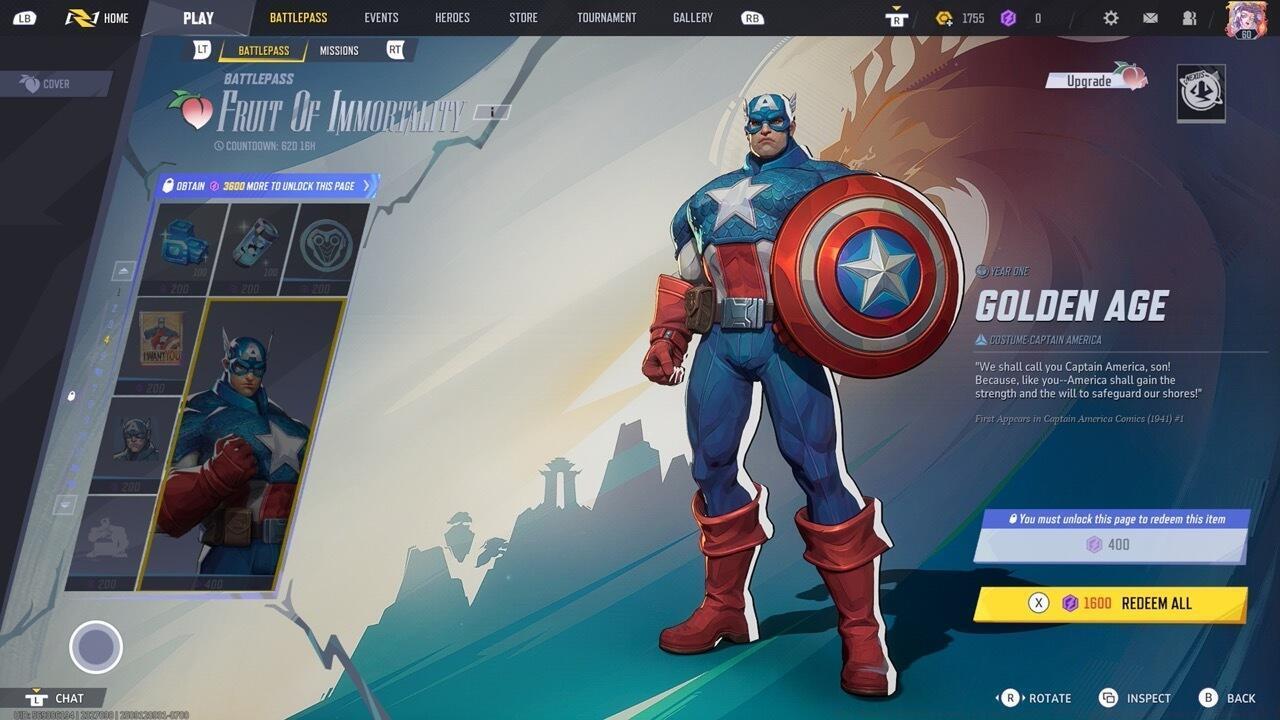The height and width of the screenshot is (720, 1280).
Task: Switch to the MISSIONS tab
Action: [340, 50]
